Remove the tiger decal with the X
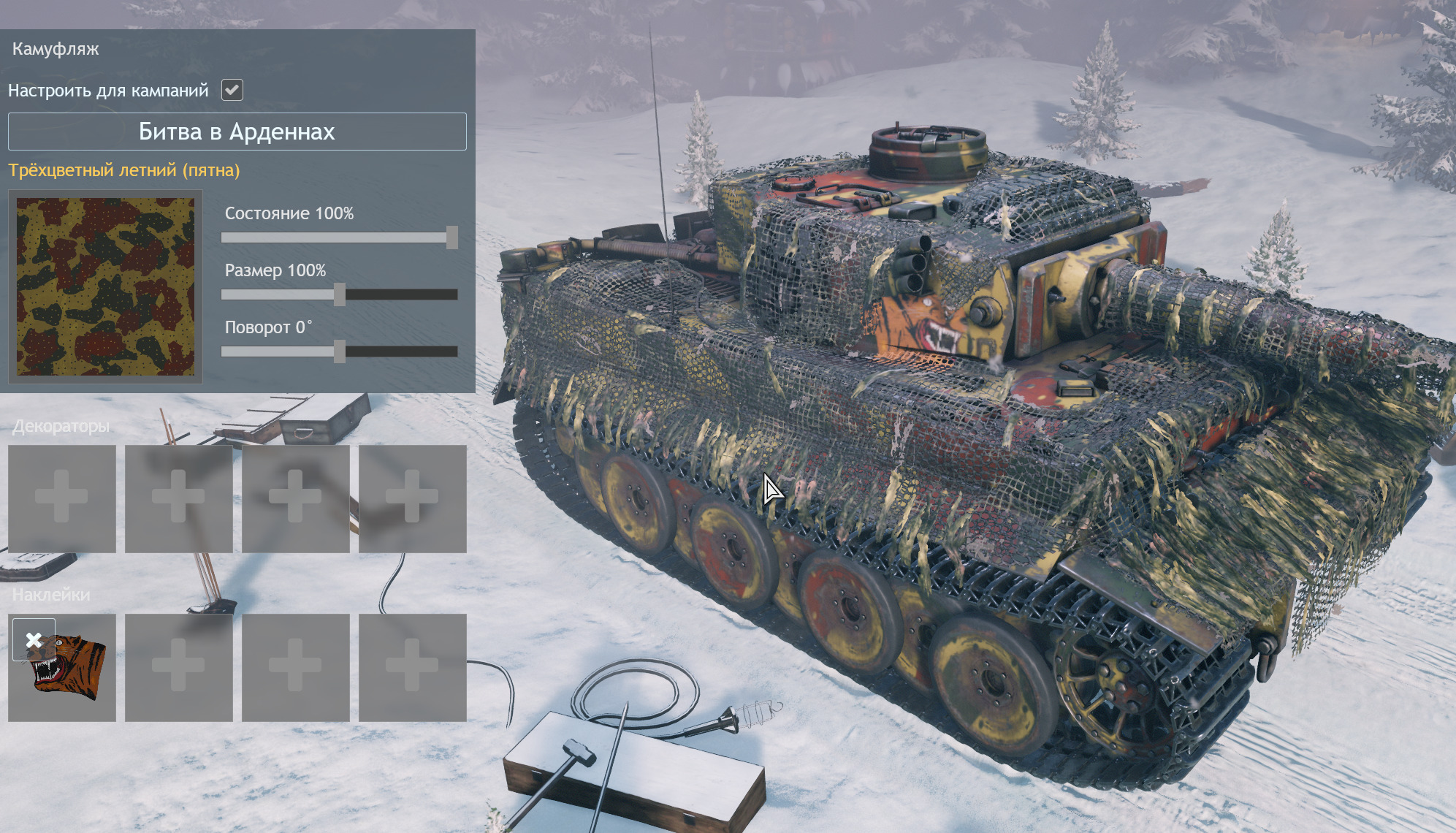Viewport: 1456px width, 833px height. click(34, 640)
